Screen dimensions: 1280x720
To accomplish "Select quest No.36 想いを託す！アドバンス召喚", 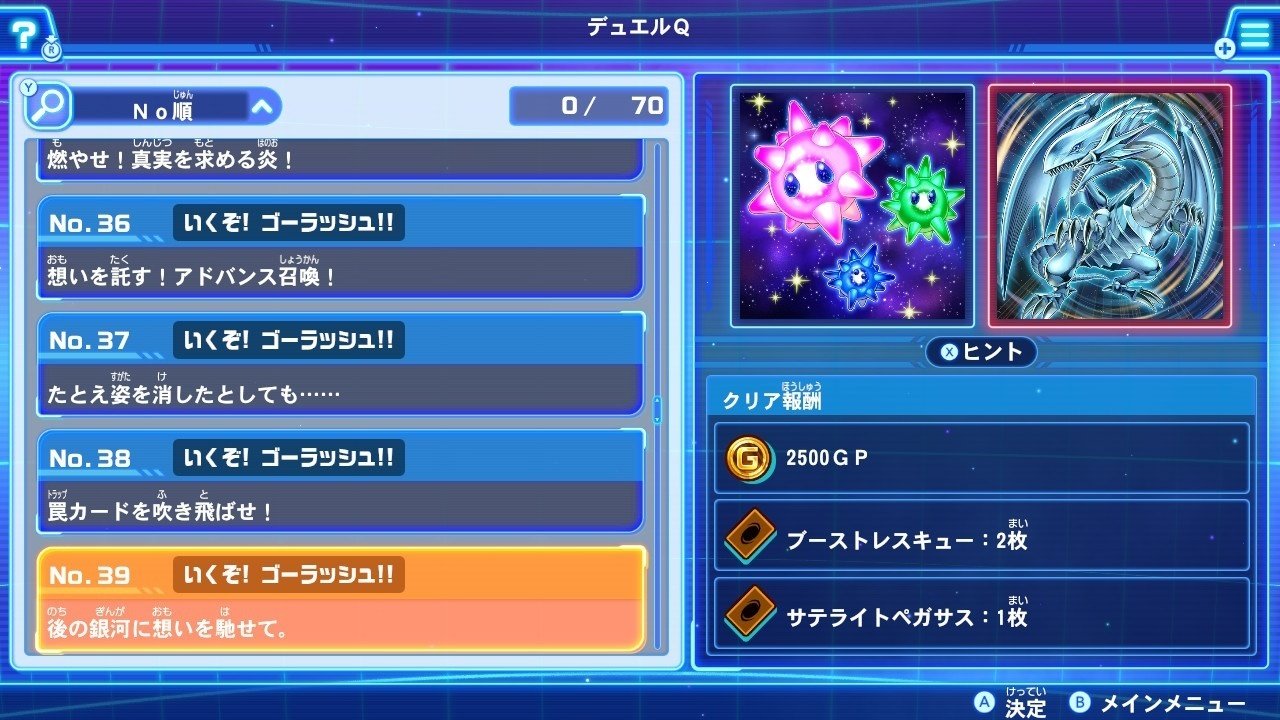I will coord(340,250).
